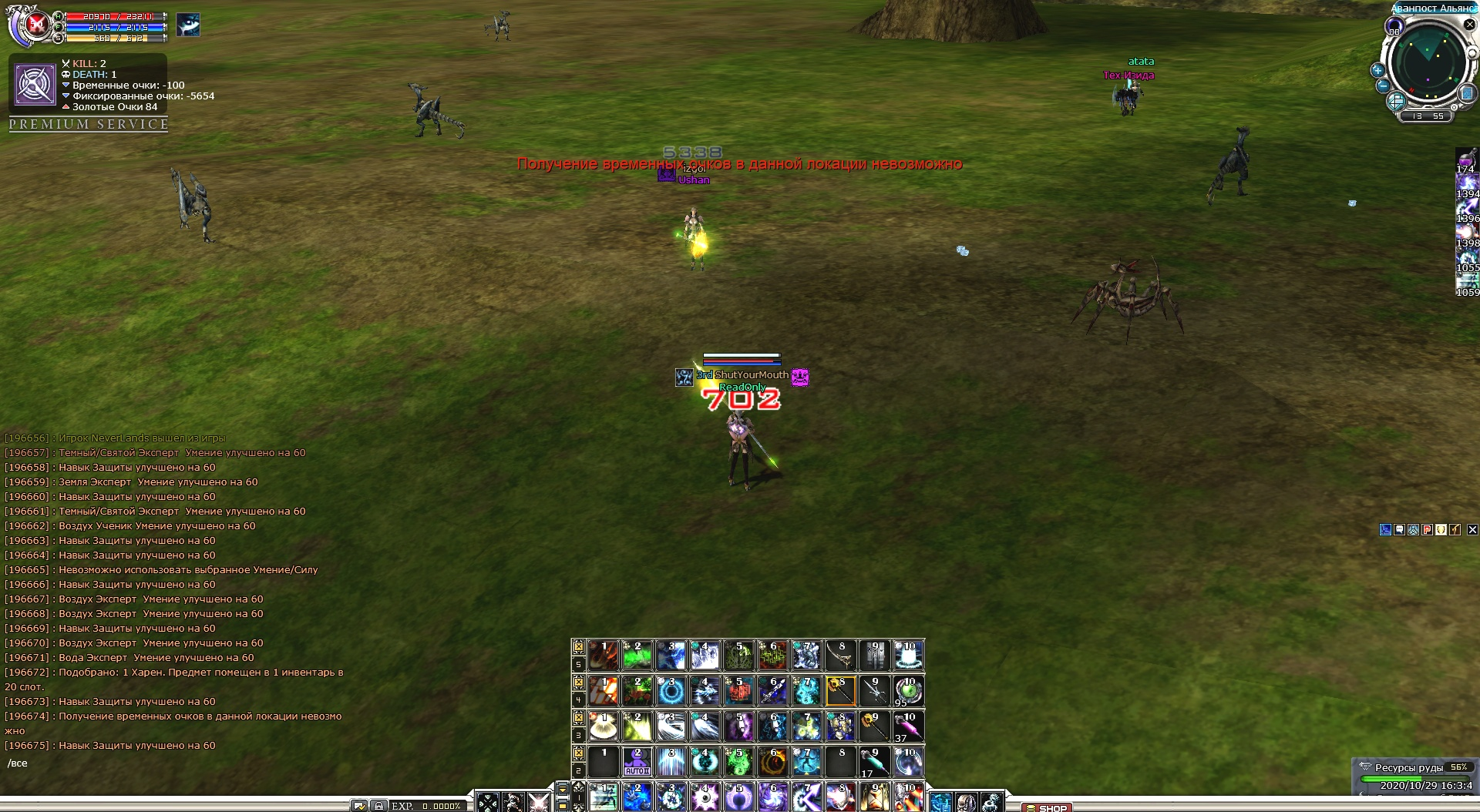Use the pink syringe item with count 37

(908, 726)
